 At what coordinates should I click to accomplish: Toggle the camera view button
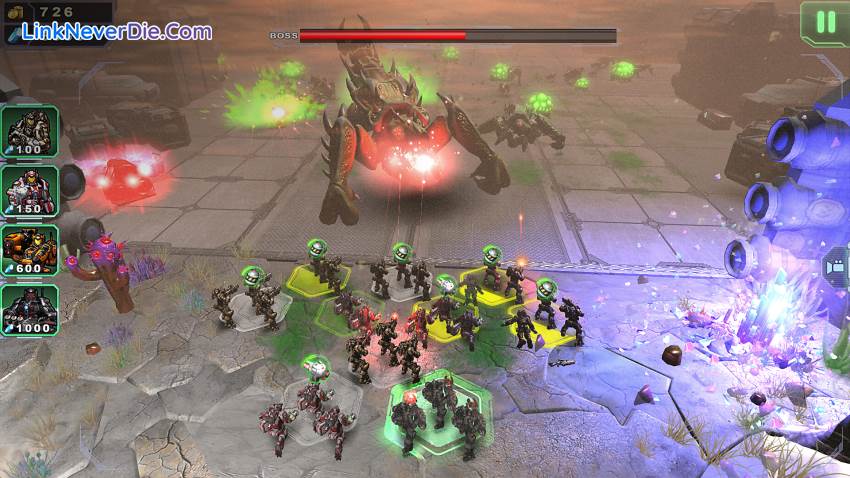coord(833,268)
